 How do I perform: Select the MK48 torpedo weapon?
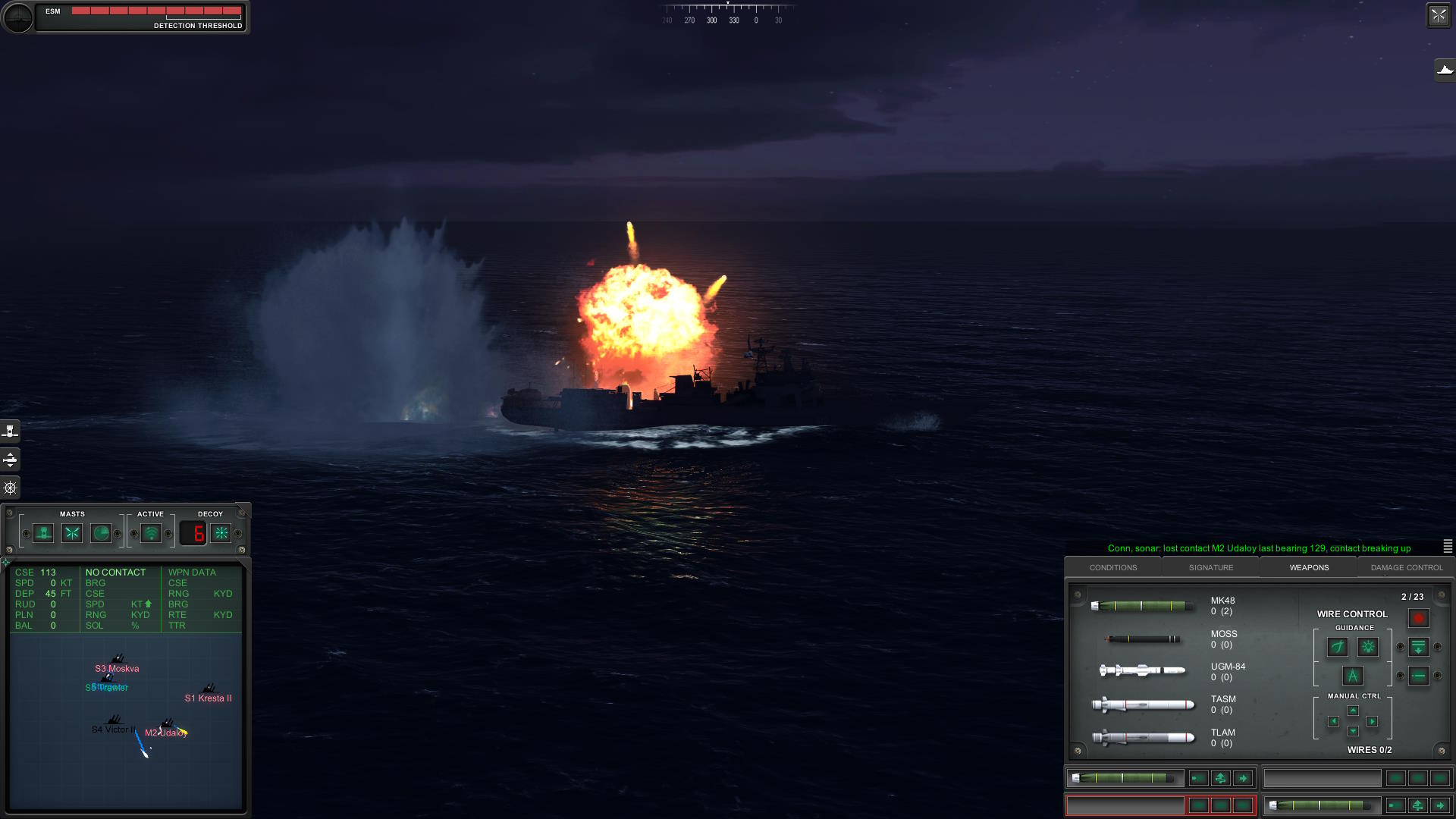point(1142,606)
